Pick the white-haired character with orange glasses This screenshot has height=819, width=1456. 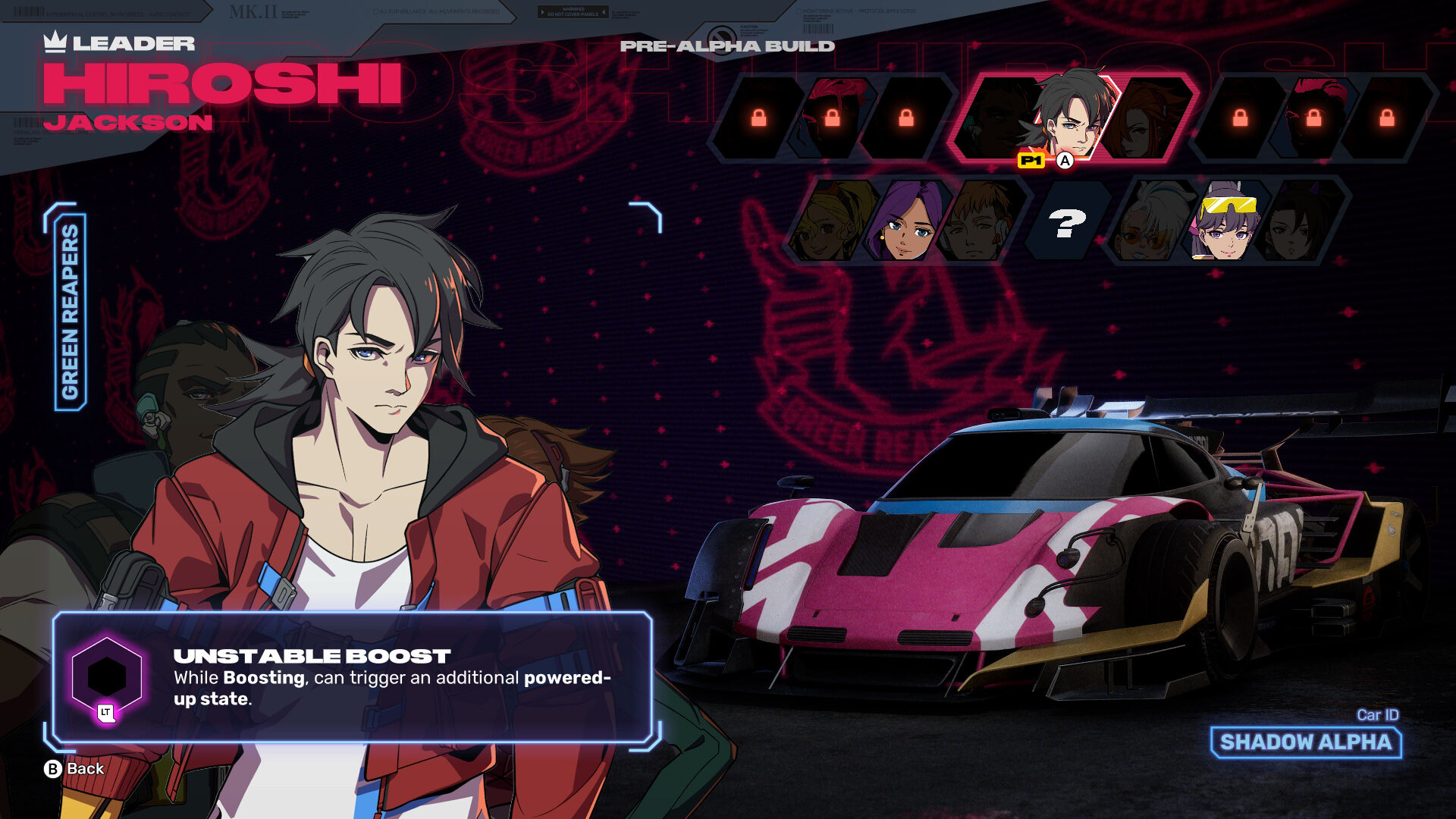tap(1150, 223)
